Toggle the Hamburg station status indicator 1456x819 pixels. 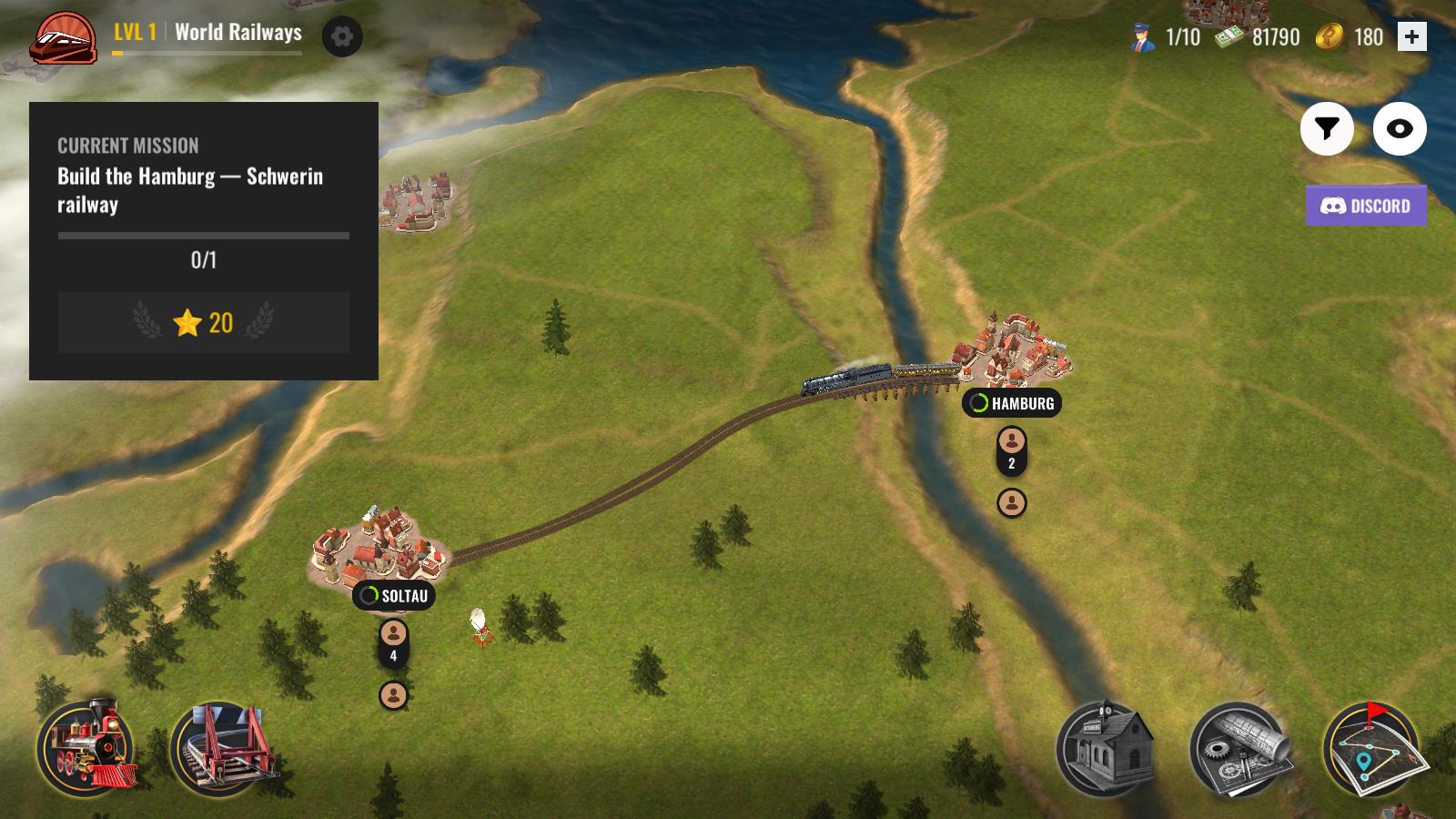(981, 404)
